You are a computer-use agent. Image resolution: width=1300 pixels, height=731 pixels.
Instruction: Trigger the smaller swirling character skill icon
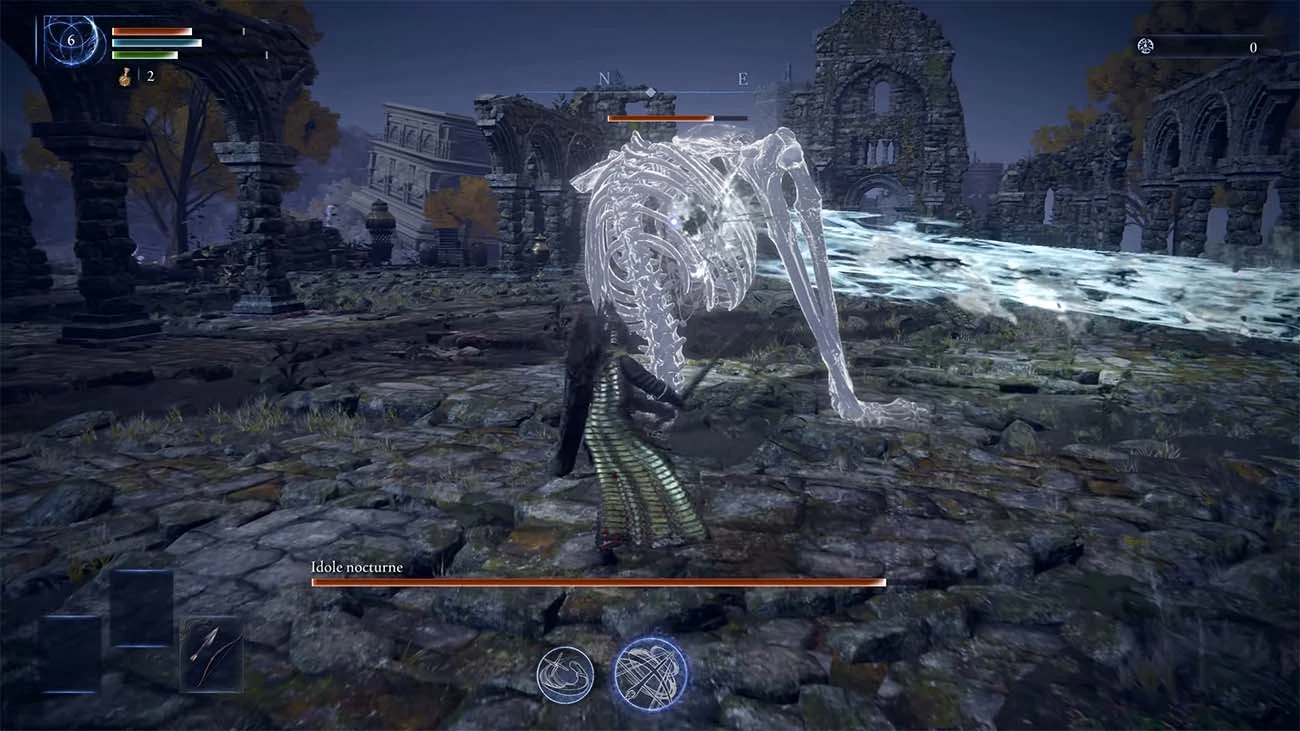point(565,674)
